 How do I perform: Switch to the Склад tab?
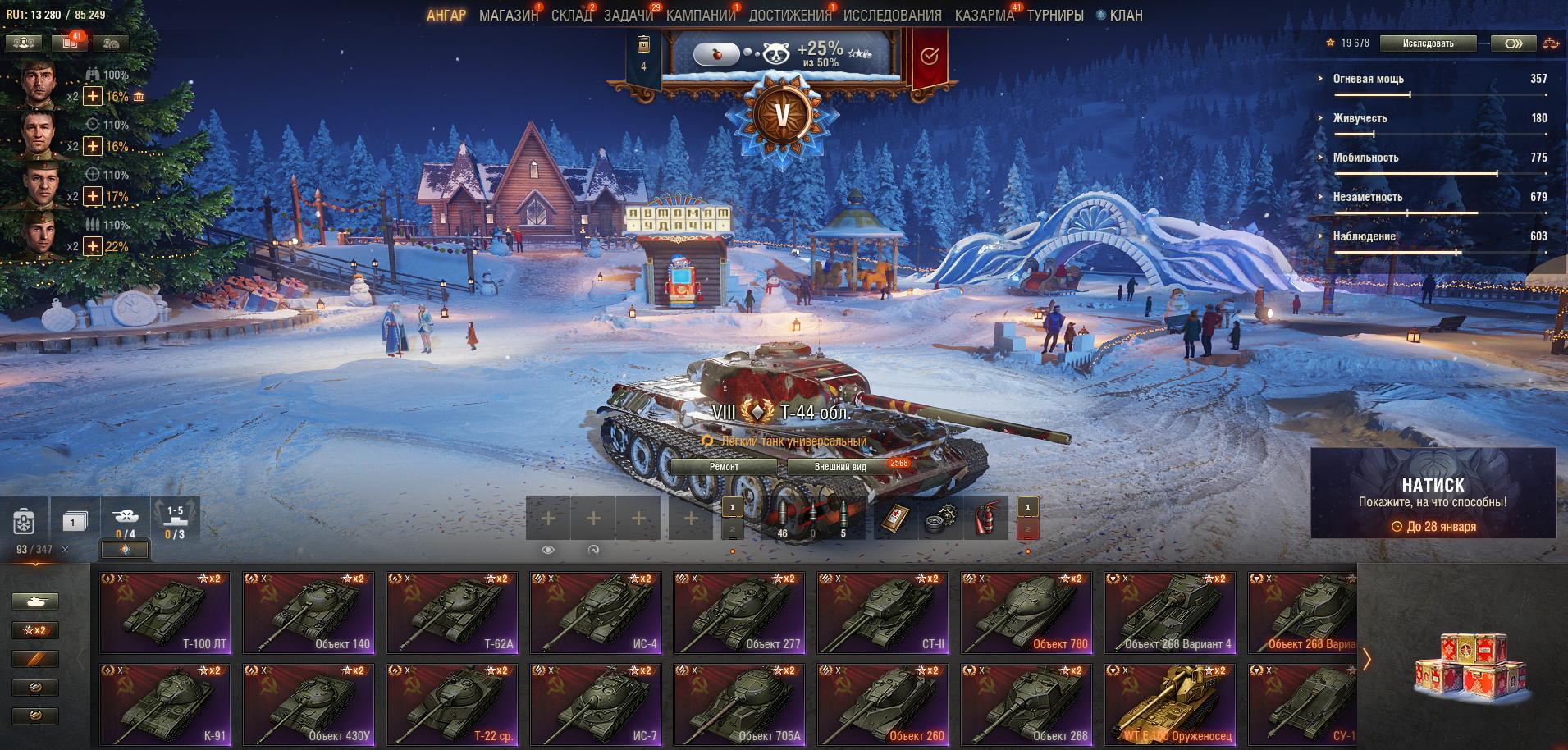tap(571, 16)
